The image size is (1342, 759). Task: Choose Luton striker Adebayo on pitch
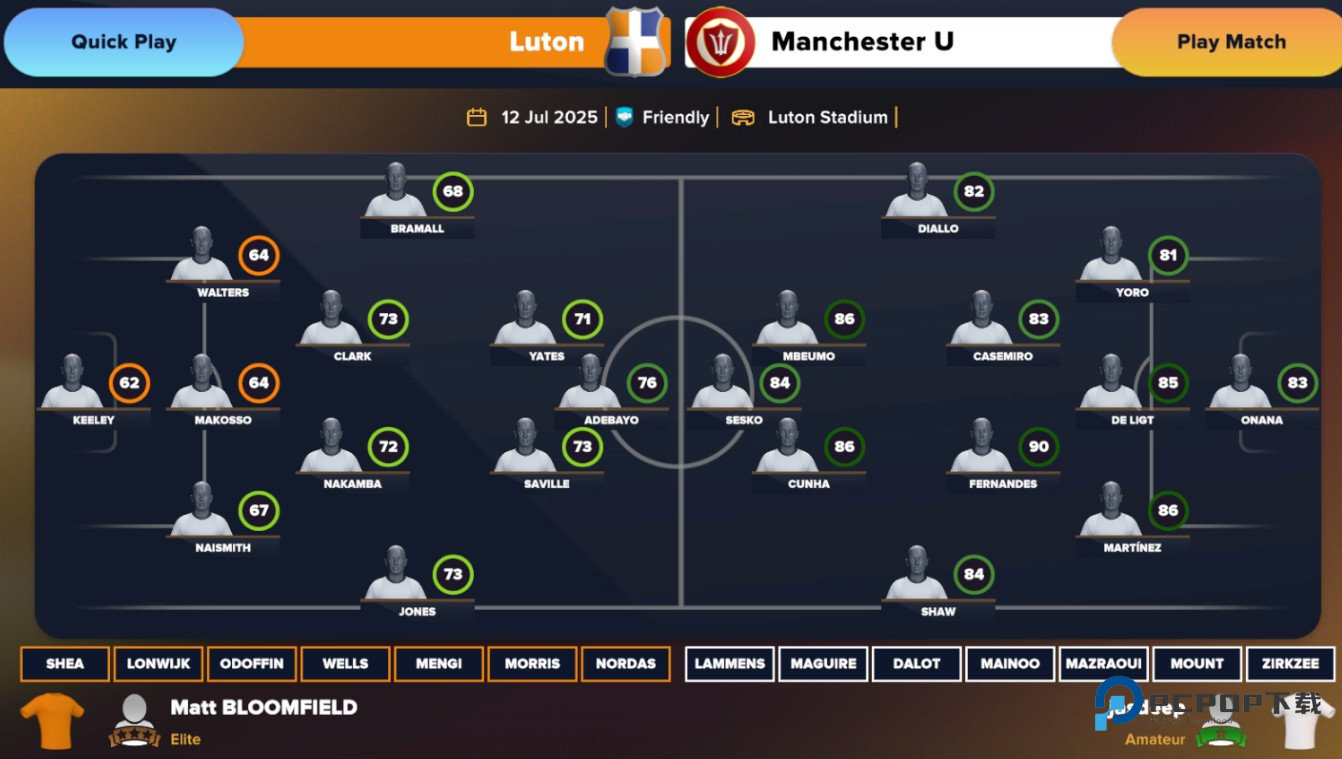[591, 385]
